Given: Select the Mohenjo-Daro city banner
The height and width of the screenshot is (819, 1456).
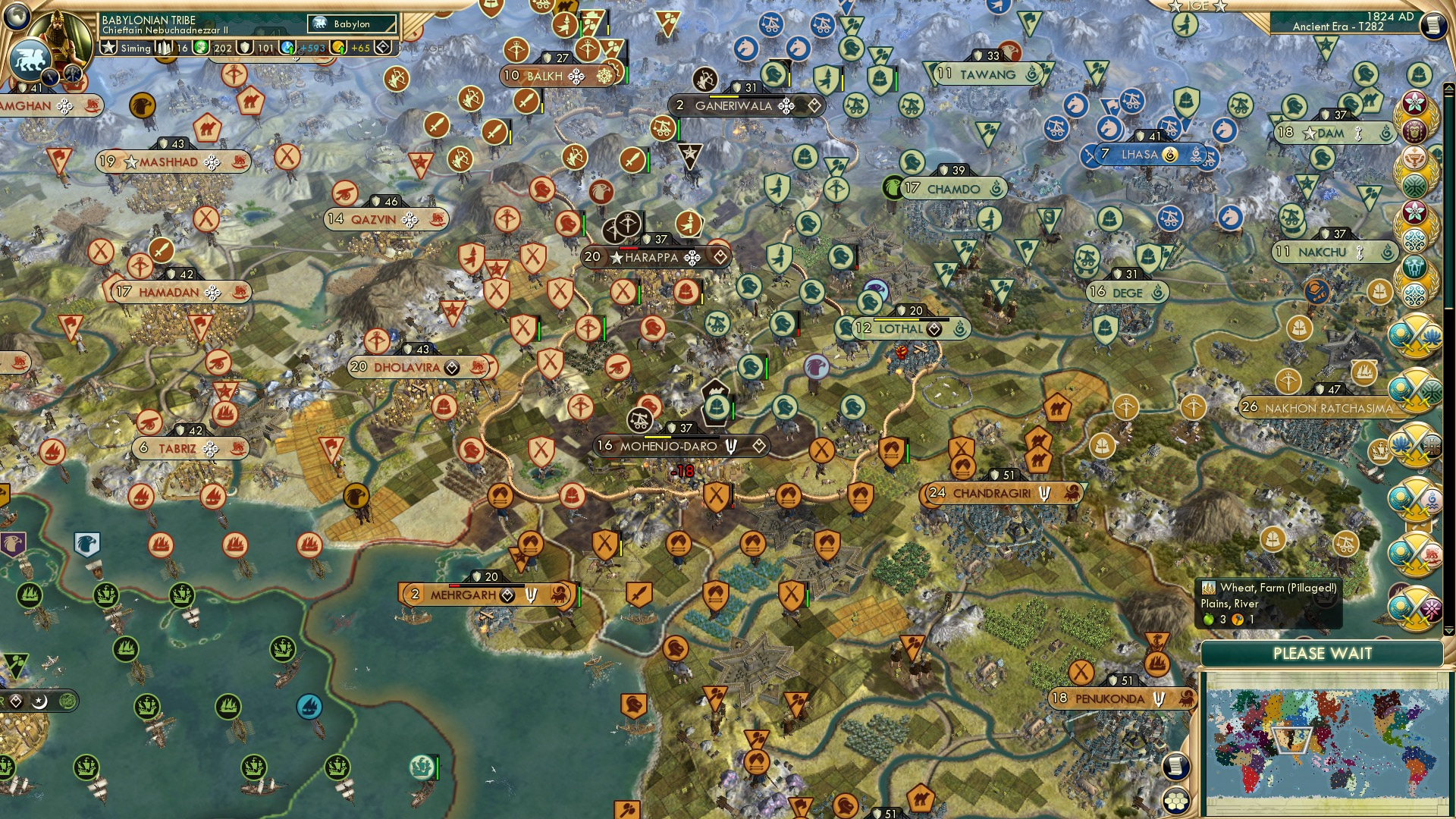Looking at the screenshot, I should 668,446.
